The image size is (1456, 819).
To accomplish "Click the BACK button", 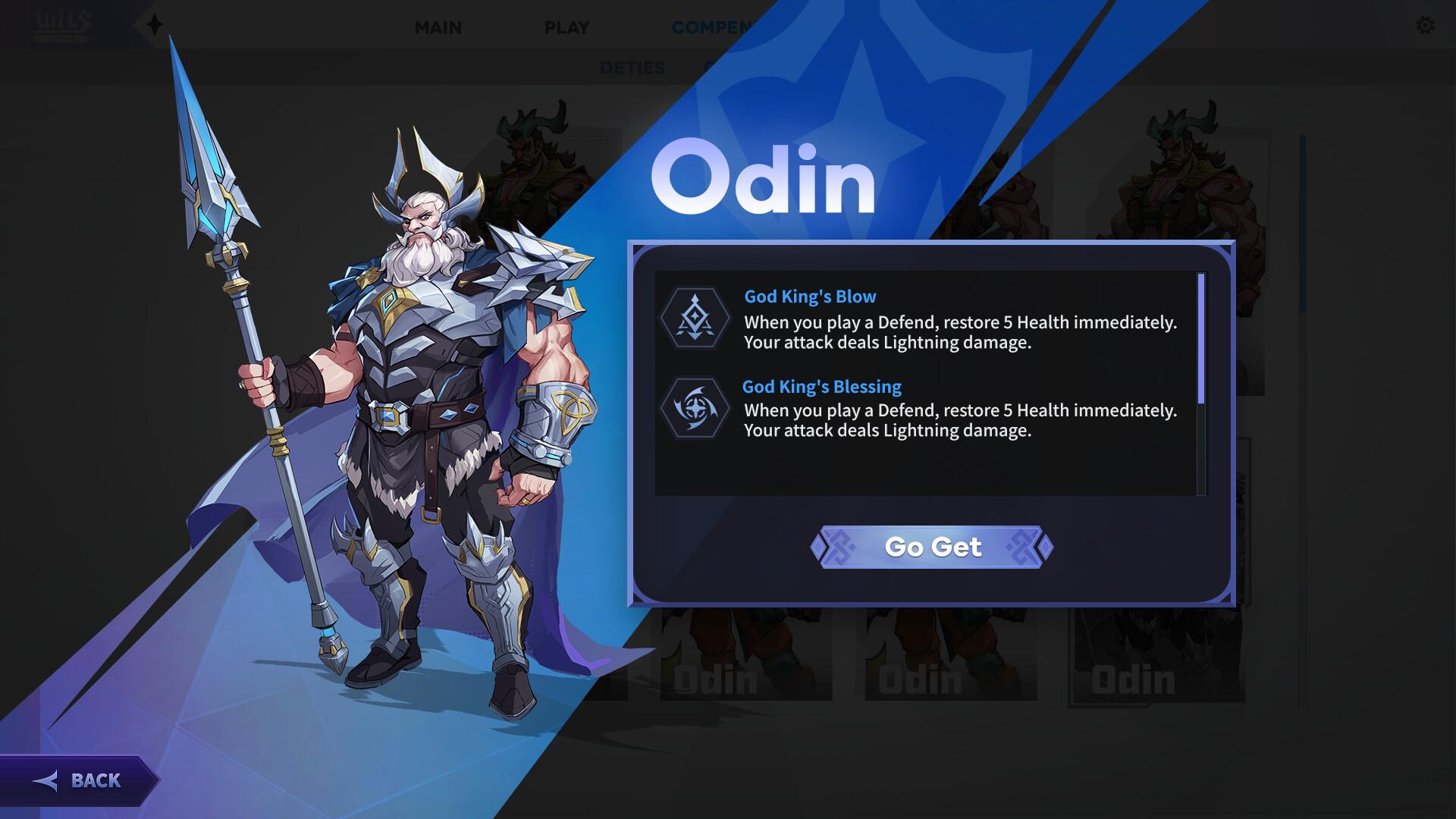I will (83, 780).
